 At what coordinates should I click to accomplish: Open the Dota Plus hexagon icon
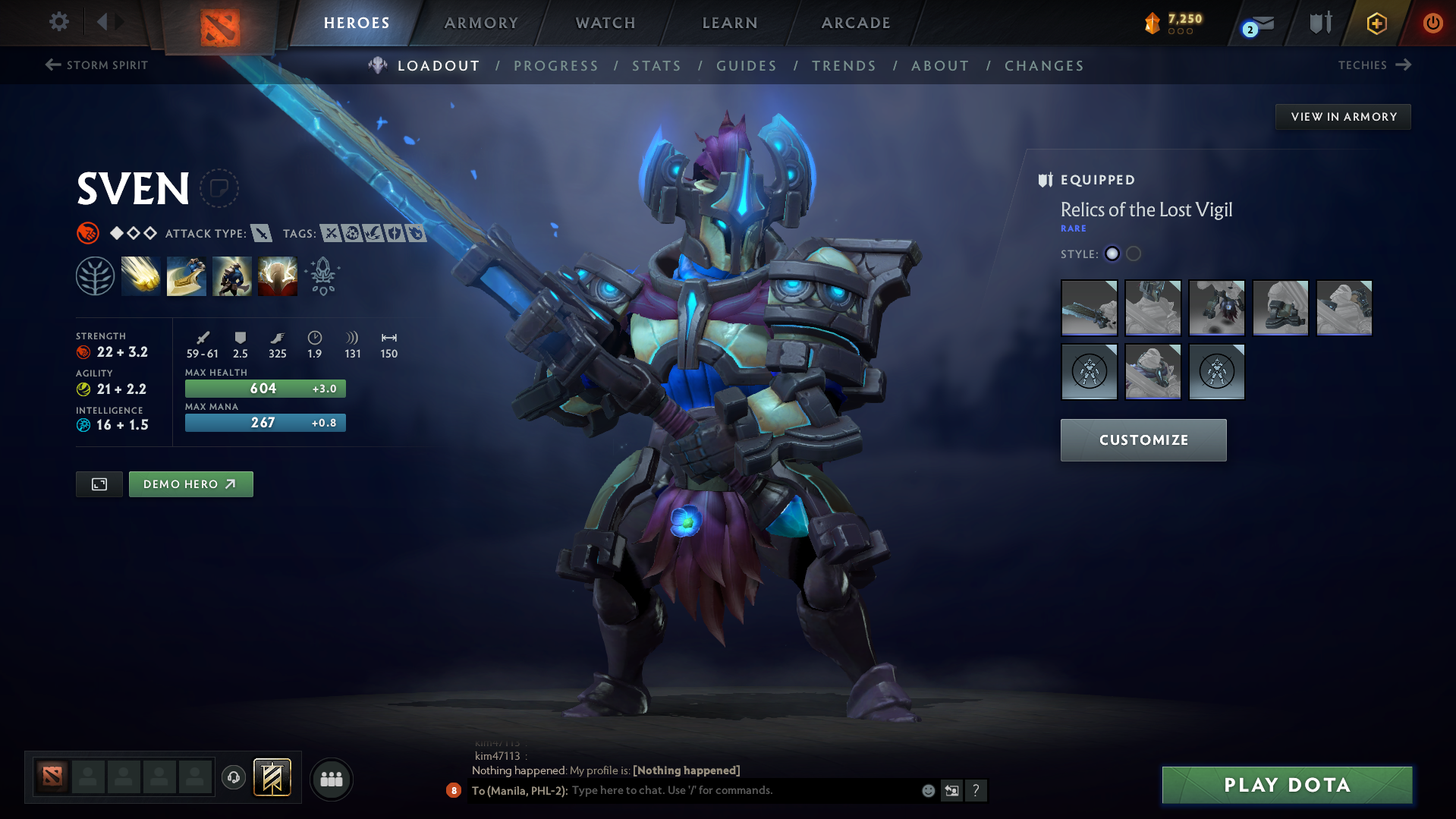1376,24
